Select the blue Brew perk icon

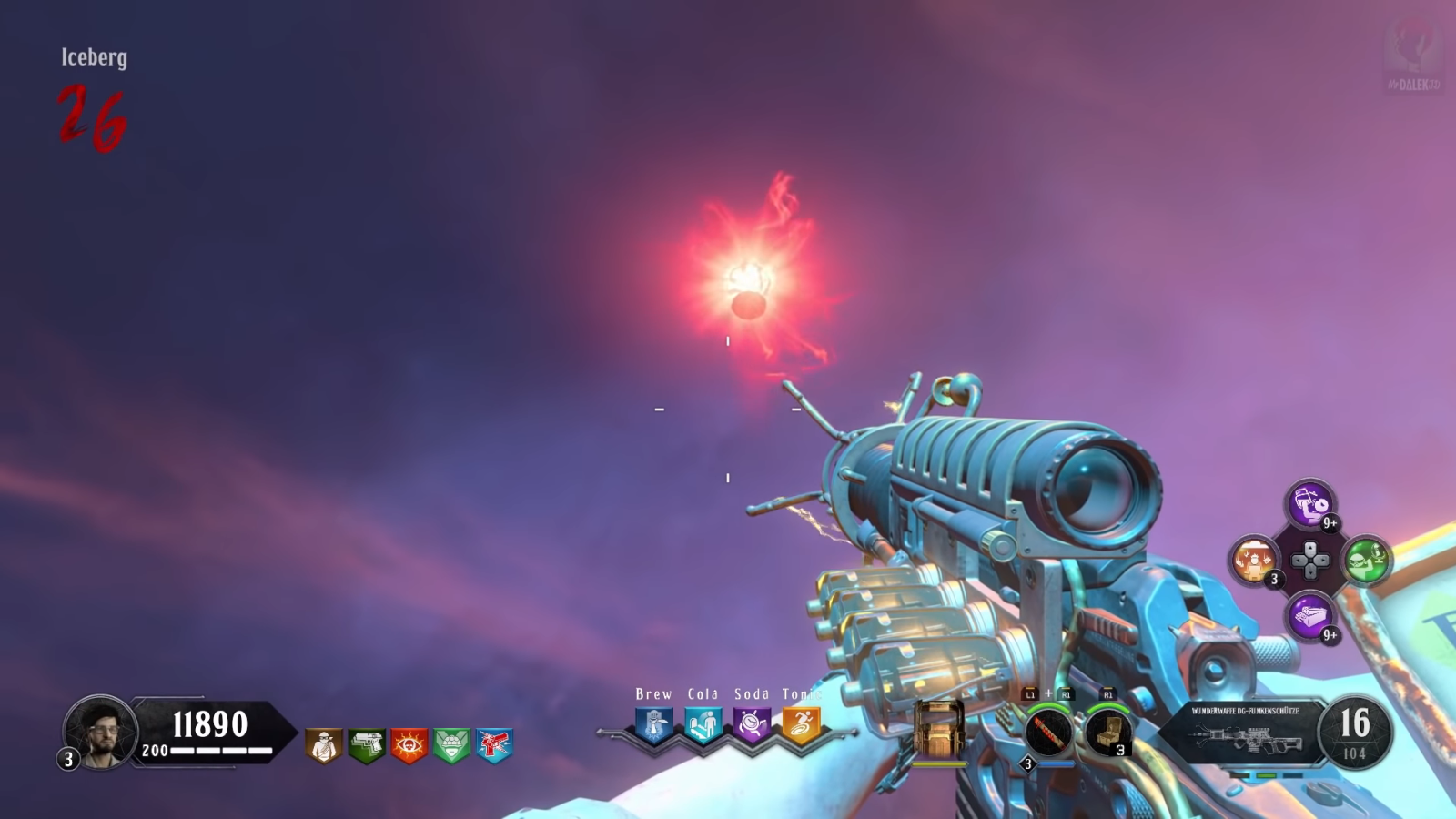(x=654, y=725)
